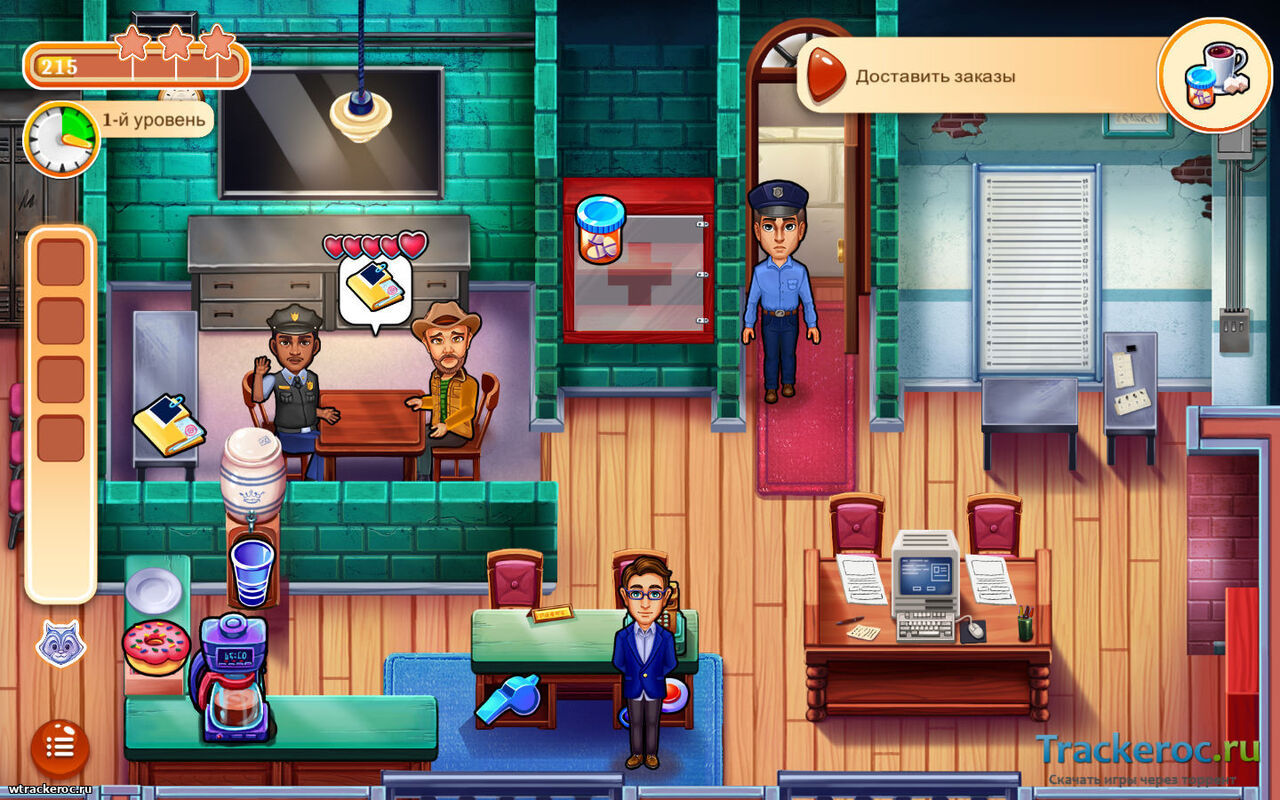Screen dimensions: 1280x800
Task: Select the customers' folder order bubble
Action: click(375, 288)
